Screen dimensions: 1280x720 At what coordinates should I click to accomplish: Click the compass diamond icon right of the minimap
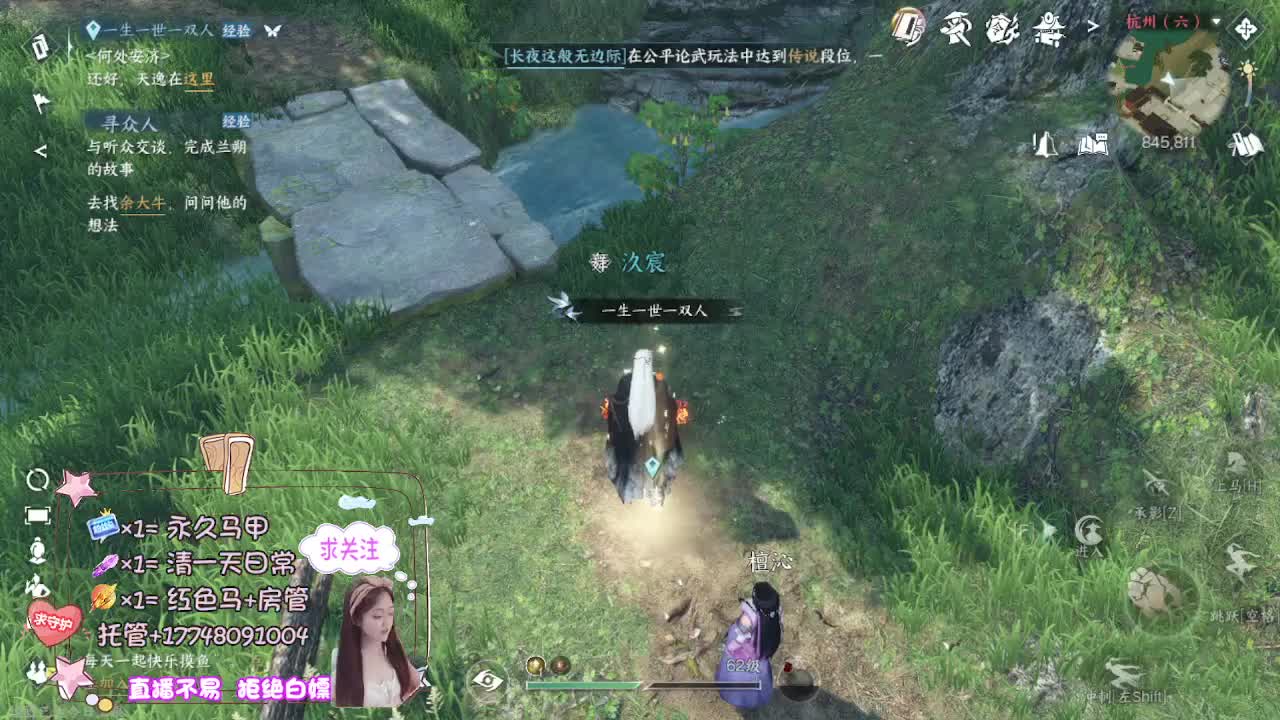[1245, 28]
